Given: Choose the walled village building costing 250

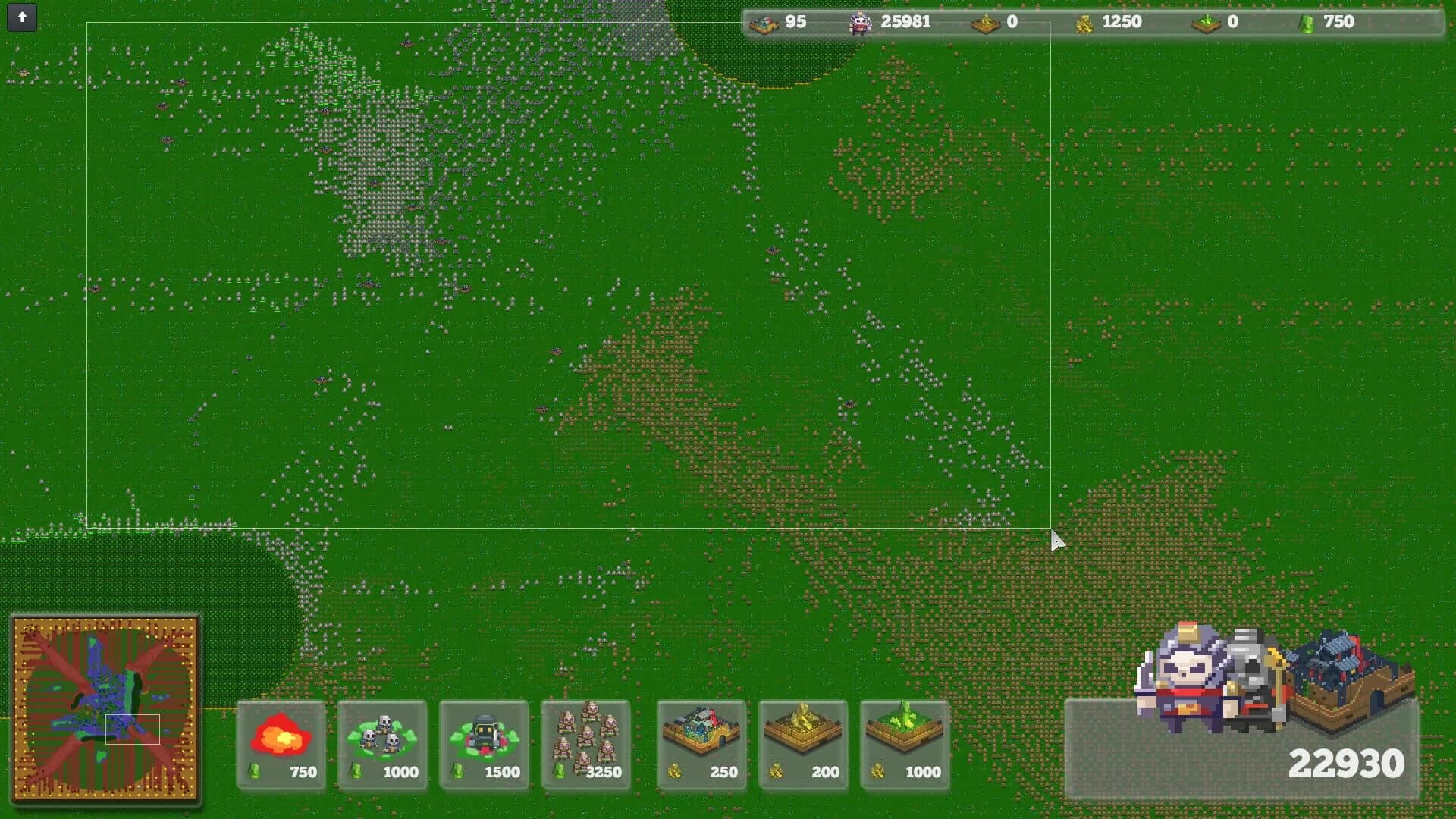Looking at the screenshot, I should tap(703, 745).
